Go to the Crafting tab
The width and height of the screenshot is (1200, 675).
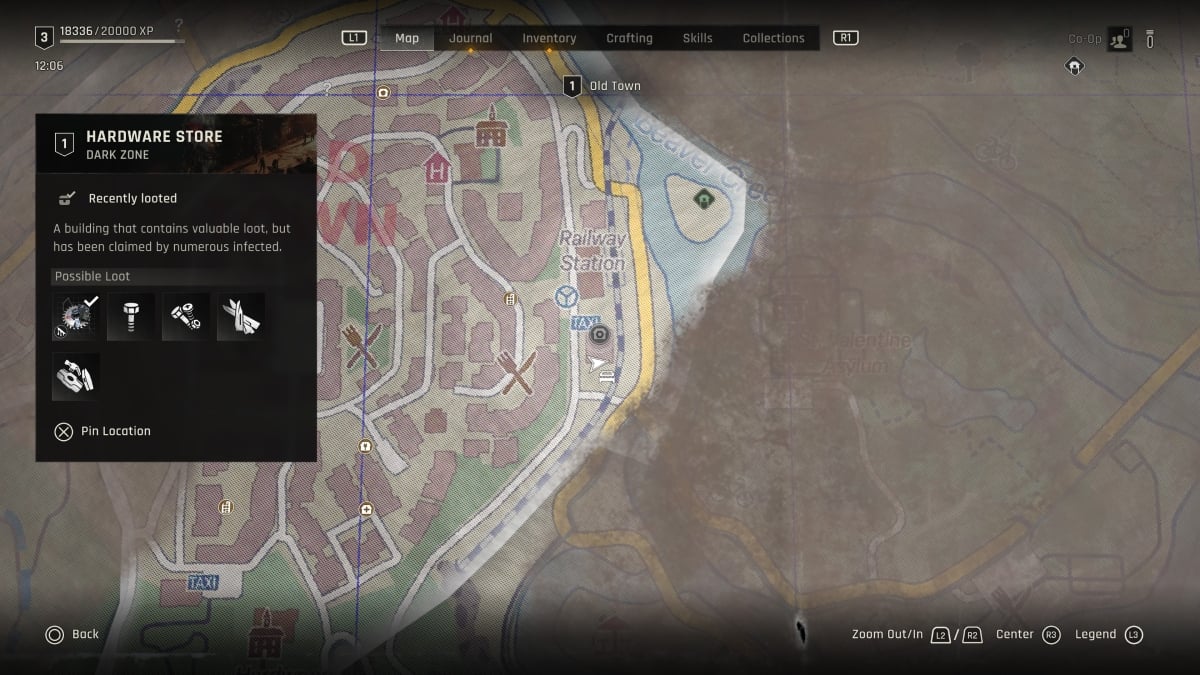[x=629, y=38]
